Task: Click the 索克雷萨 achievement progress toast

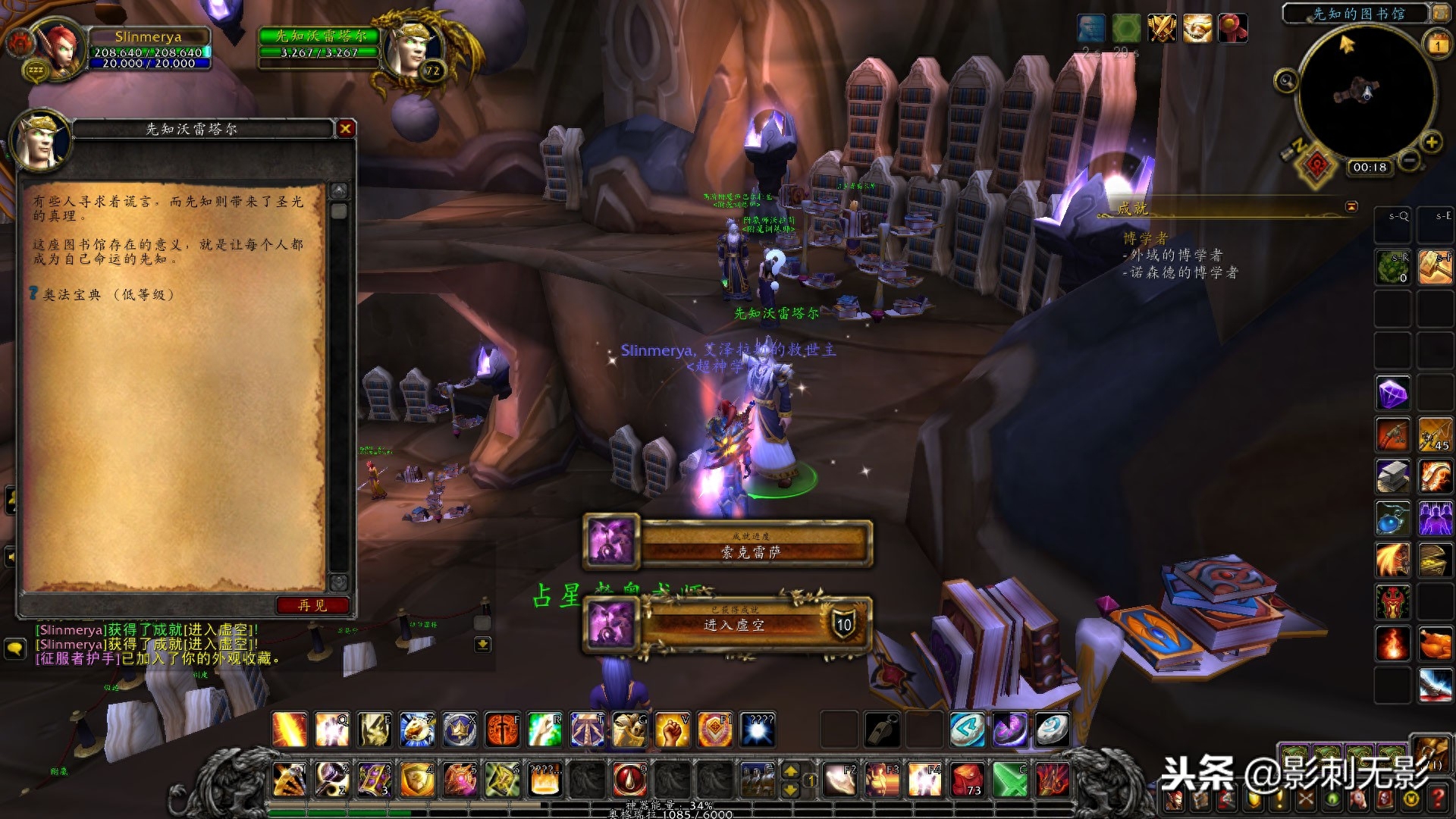Action: pyautogui.click(x=728, y=544)
